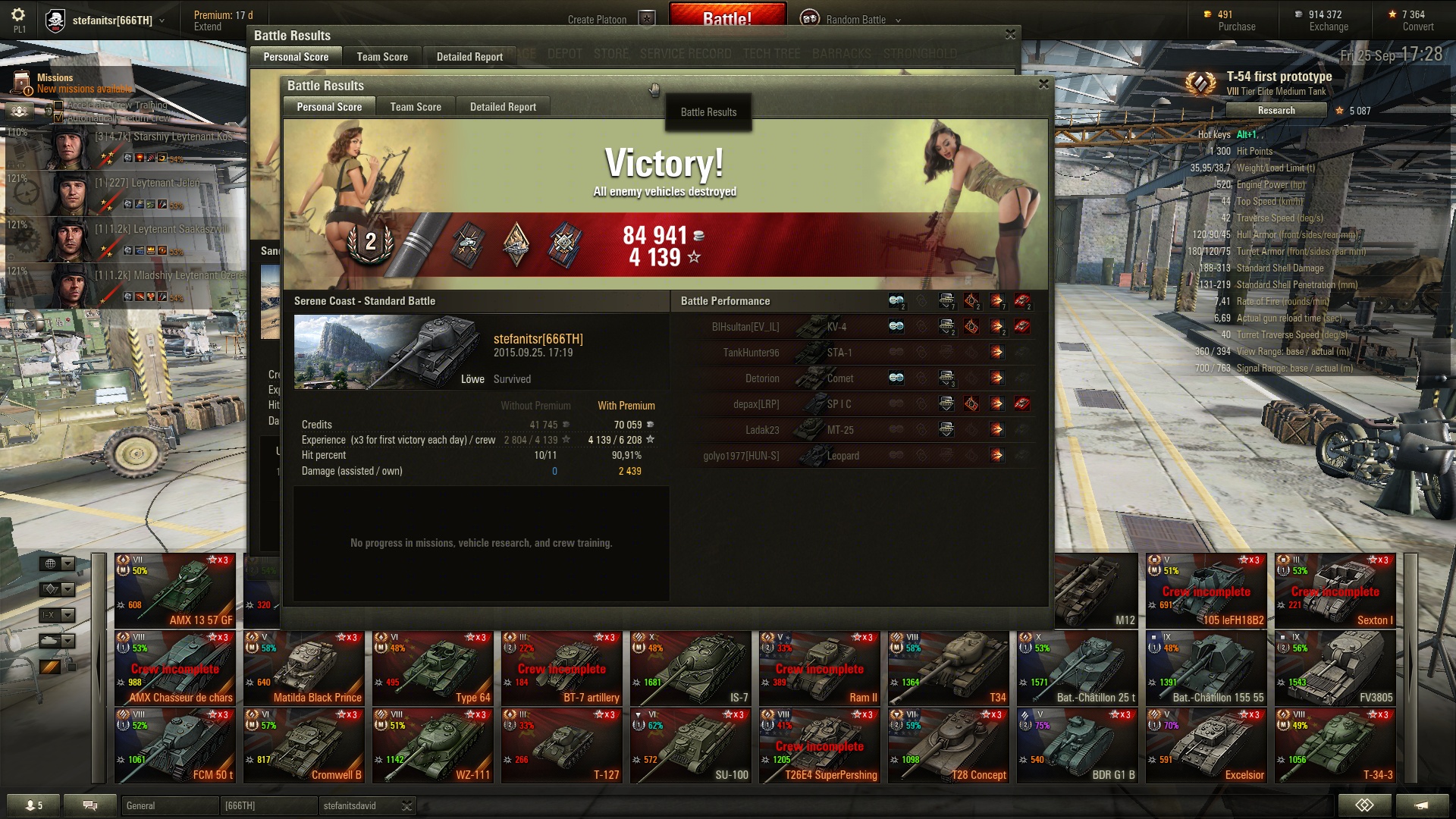Select the Matilda Black Prince tank

tap(304, 668)
